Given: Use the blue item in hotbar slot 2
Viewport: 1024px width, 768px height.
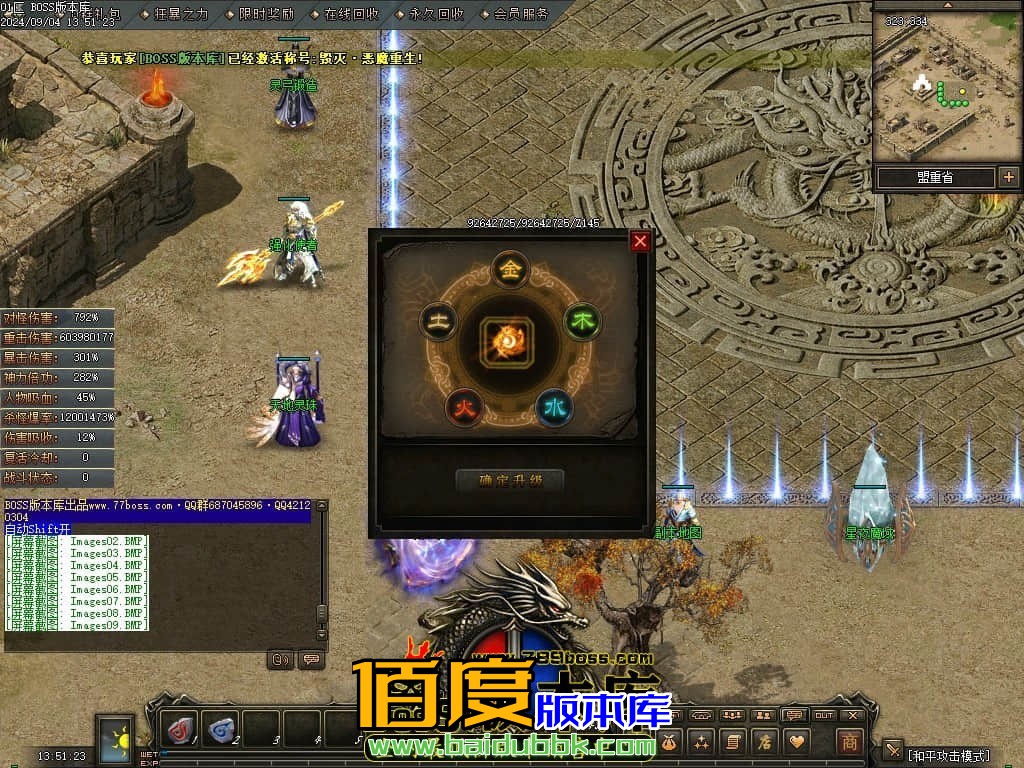Looking at the screenshot, I should 221,731.
